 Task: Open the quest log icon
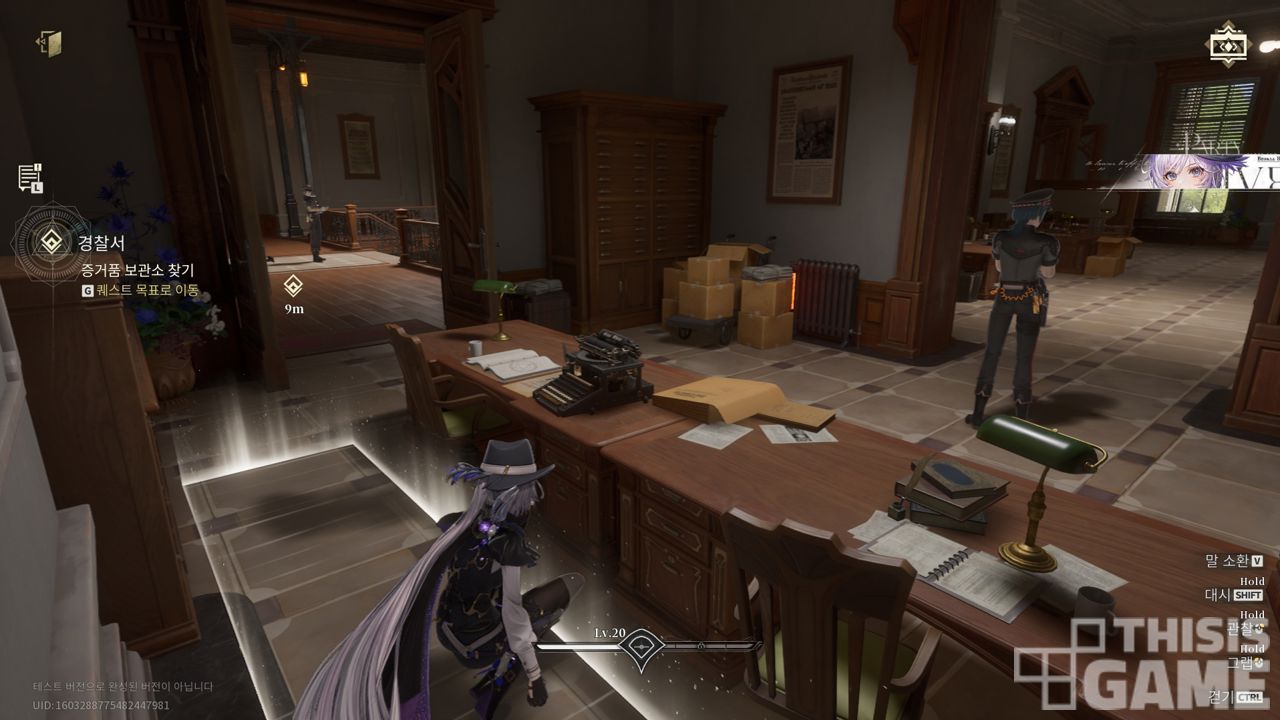[30, 178]
